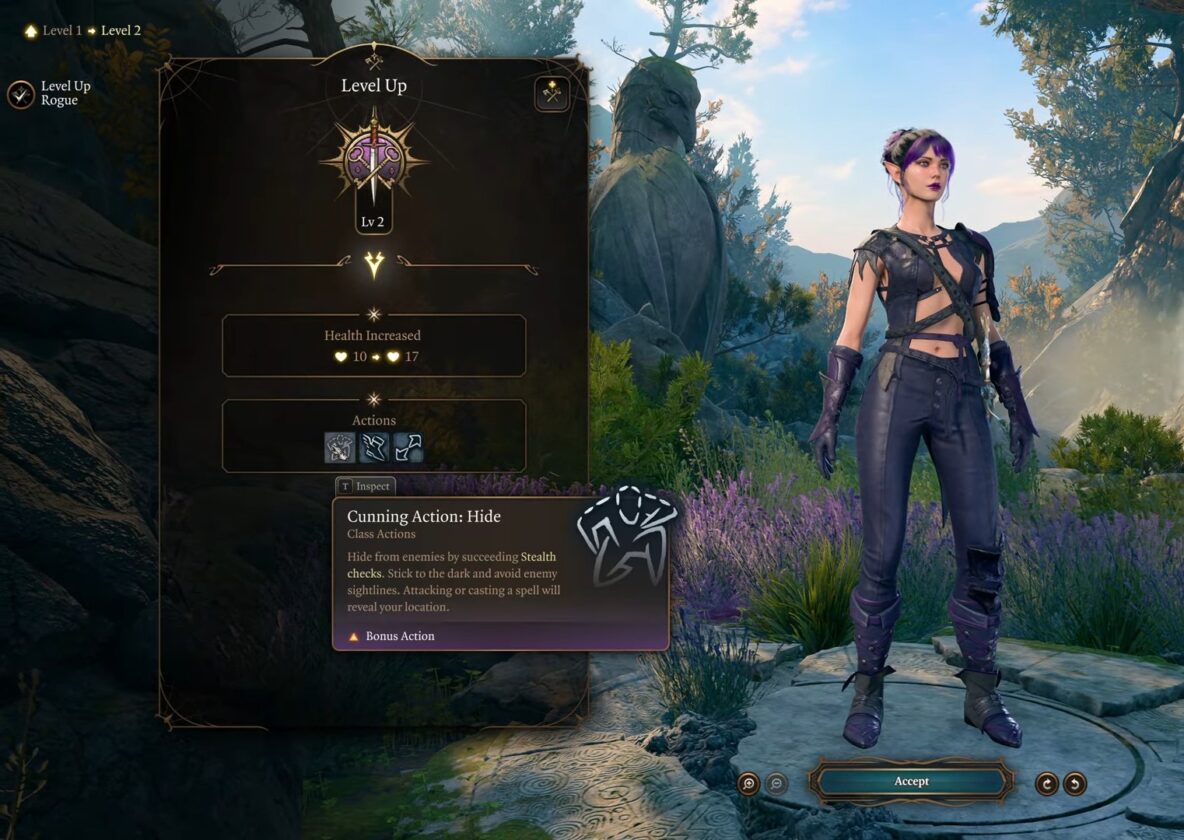The height and width of the screenshot is (840, 1184).
Task: Rotate the character counter-clockwise
Action: point(1075,783)
